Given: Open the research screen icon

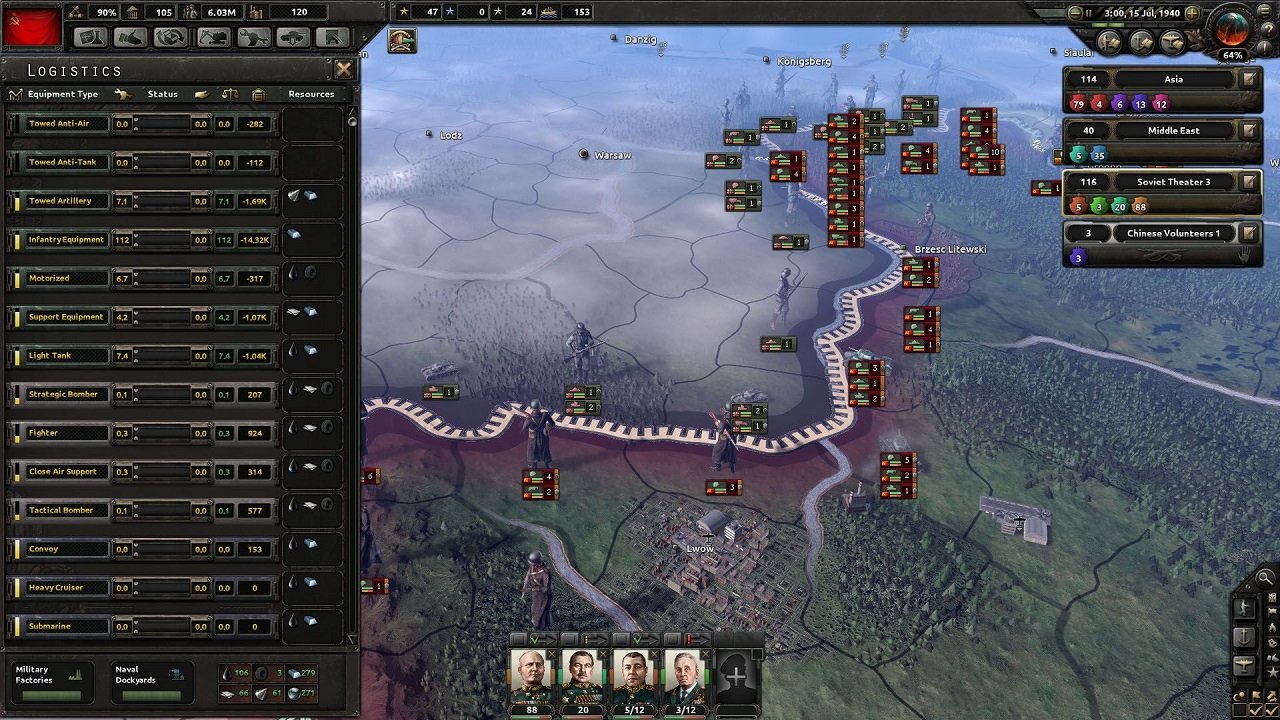Looking at the screenshot, I should point(90,37).
